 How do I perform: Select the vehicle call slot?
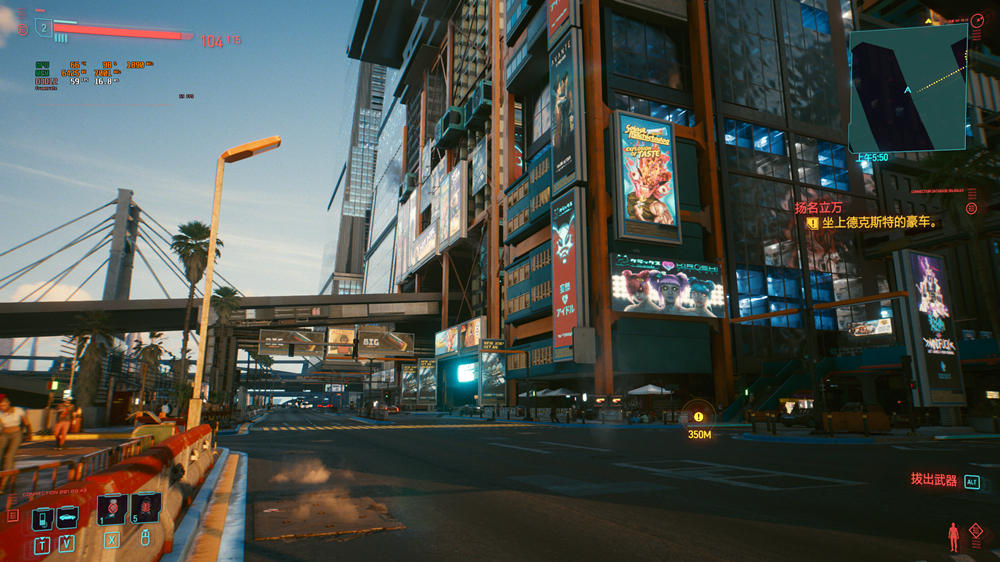click(x=68, y=518)
